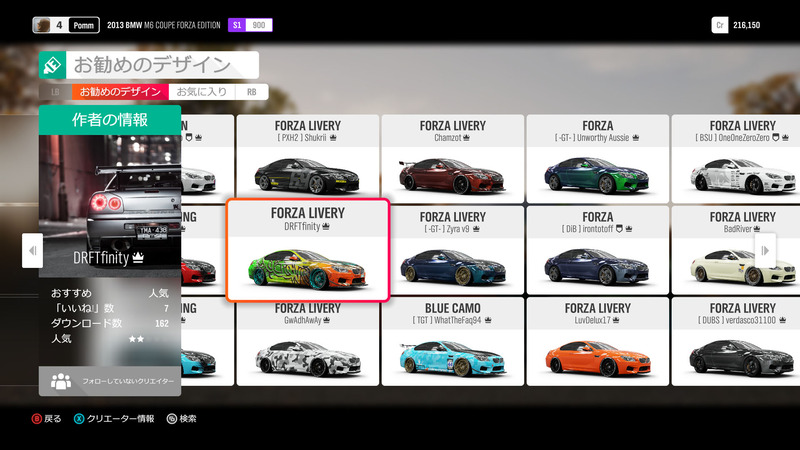
Task: Select irontotoff's Forza design tile
Action: point(597,250)
